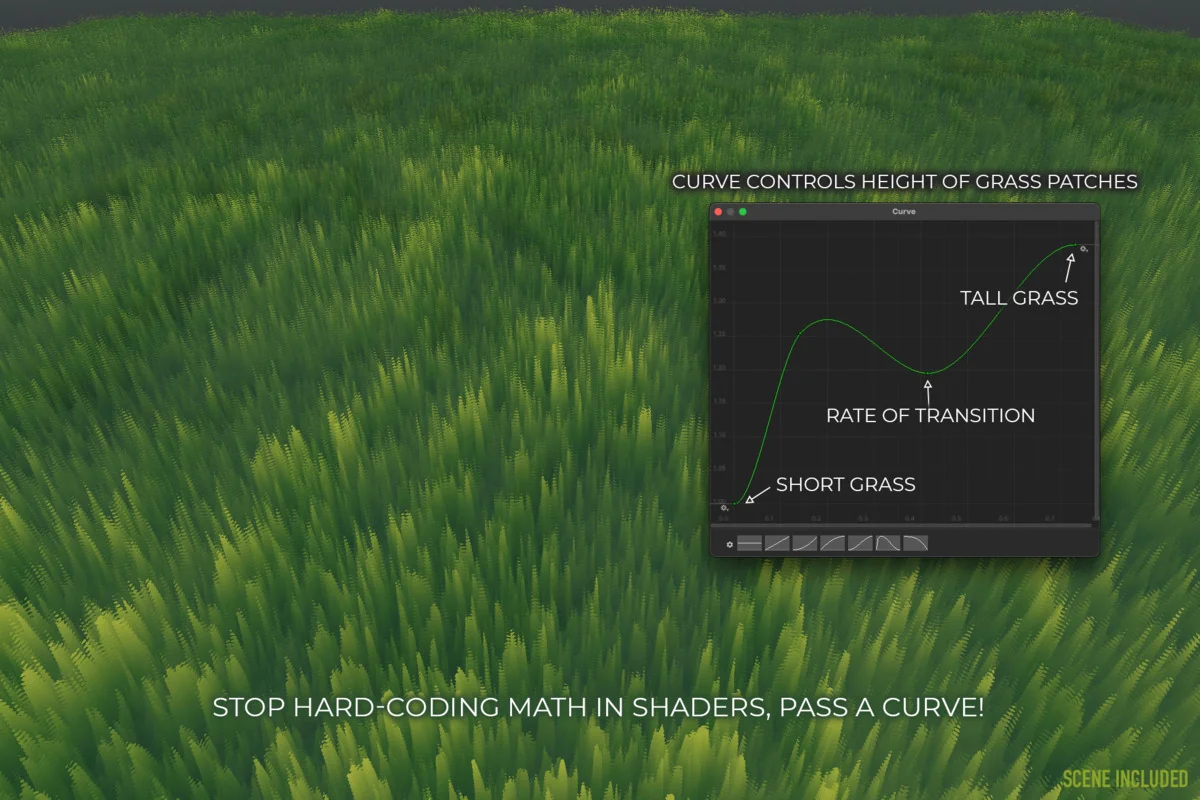Choose the straight linear ramp preset
1200x800 pixels.
pyautogui.click(x=777, y=543)
